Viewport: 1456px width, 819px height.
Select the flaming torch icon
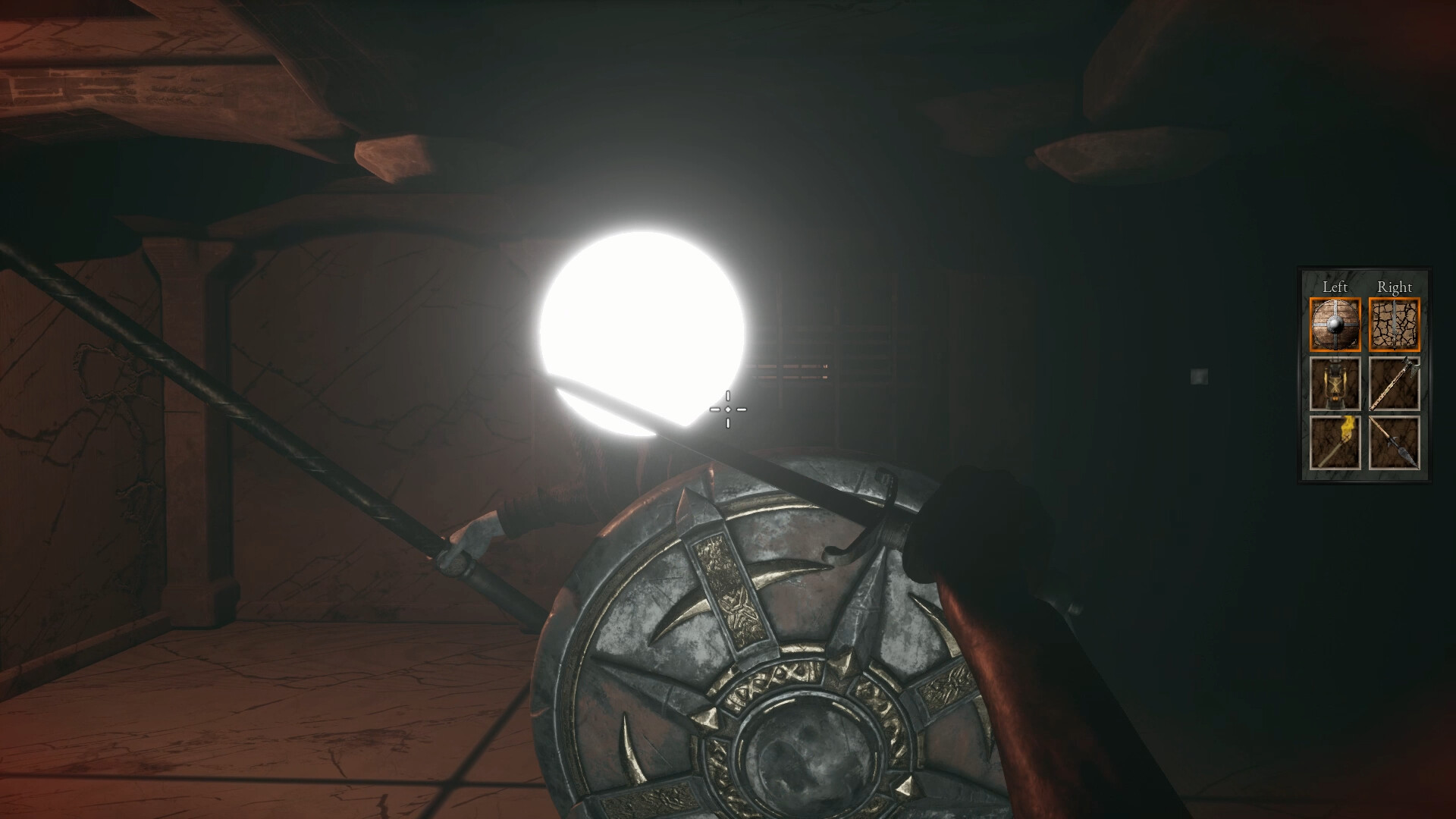pyautogui.click(x=1336, y=442)
